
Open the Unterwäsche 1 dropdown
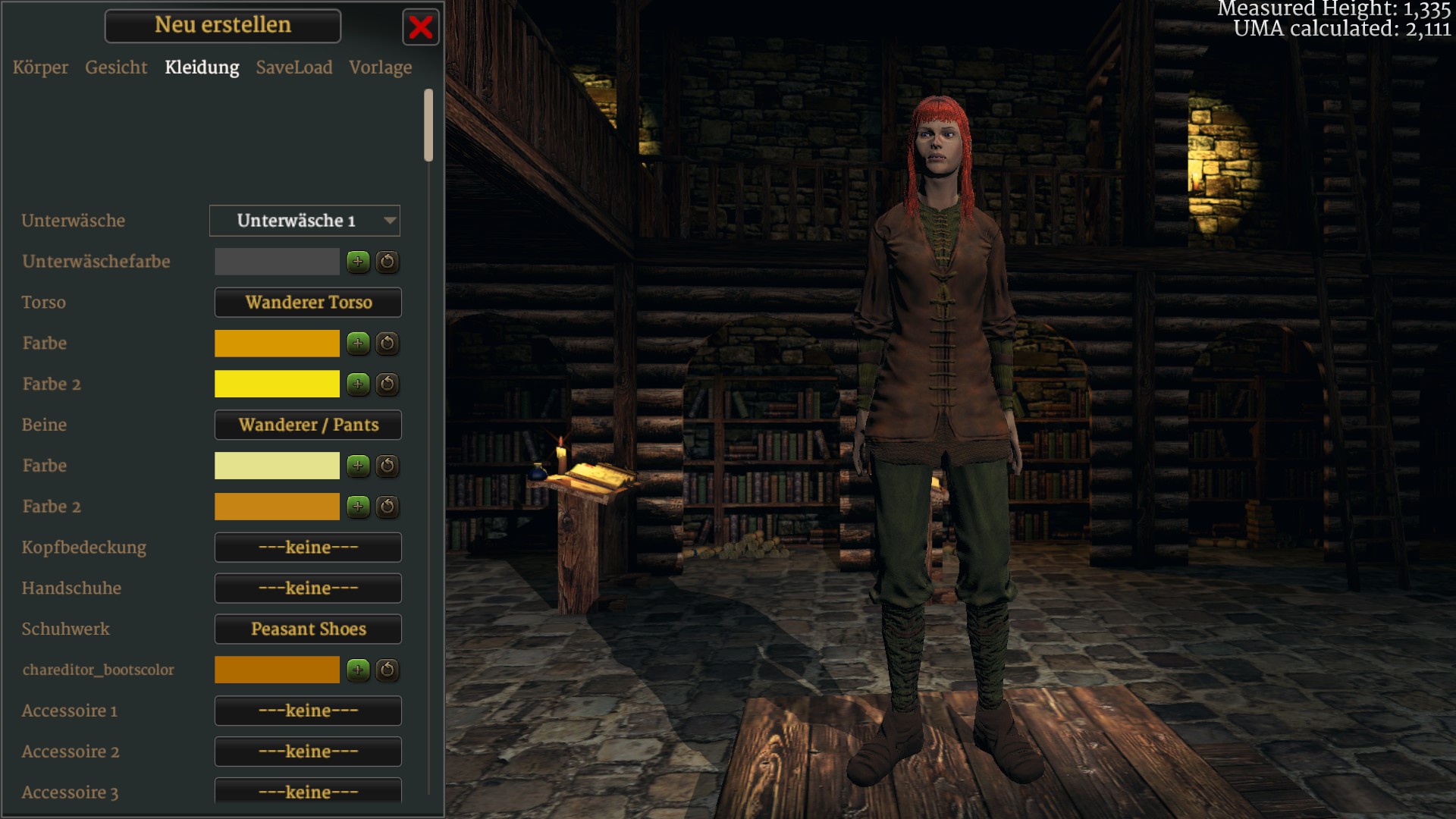tap(305, 221)
